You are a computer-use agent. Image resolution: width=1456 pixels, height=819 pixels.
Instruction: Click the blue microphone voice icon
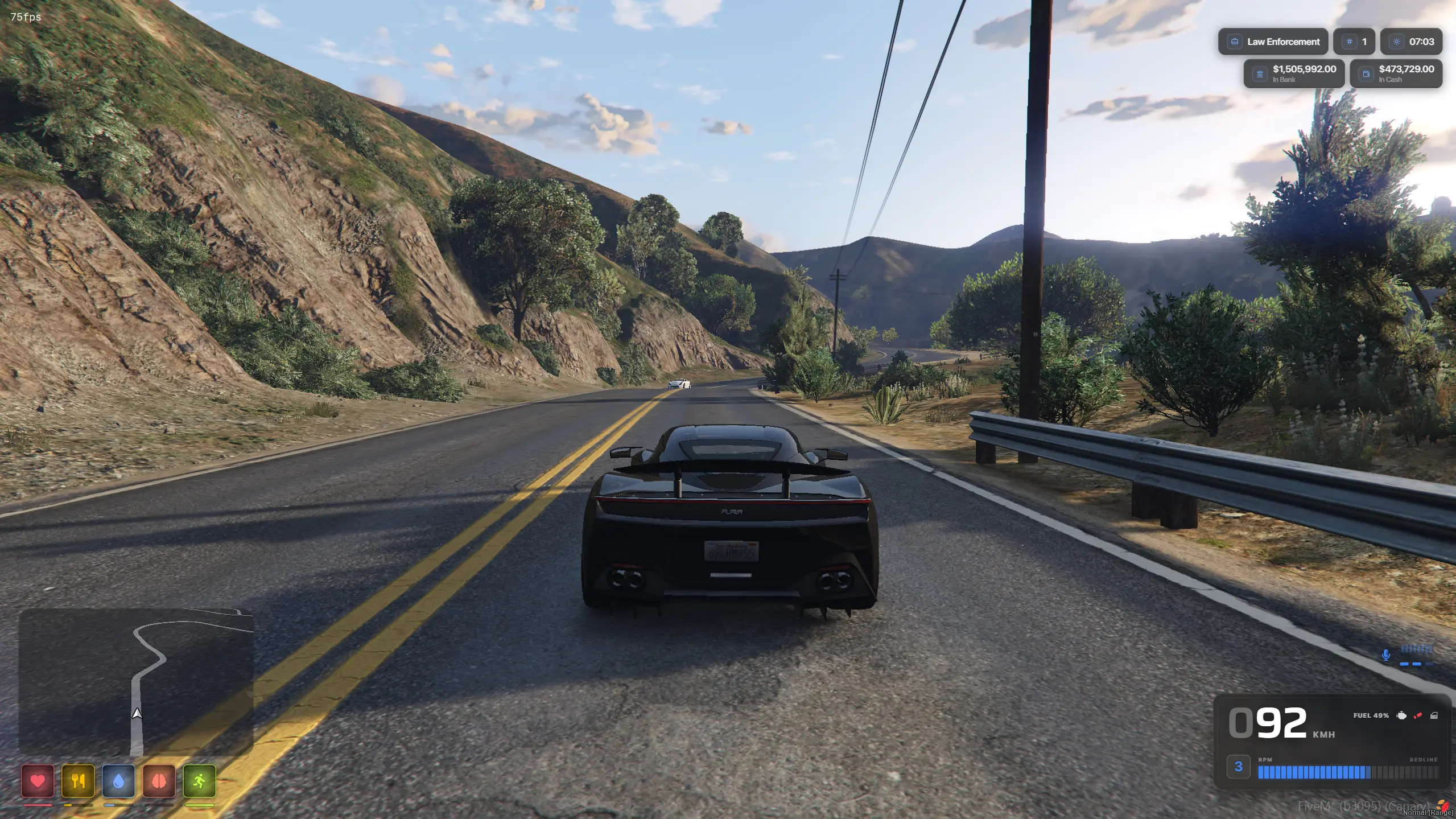coord(1386,655)
